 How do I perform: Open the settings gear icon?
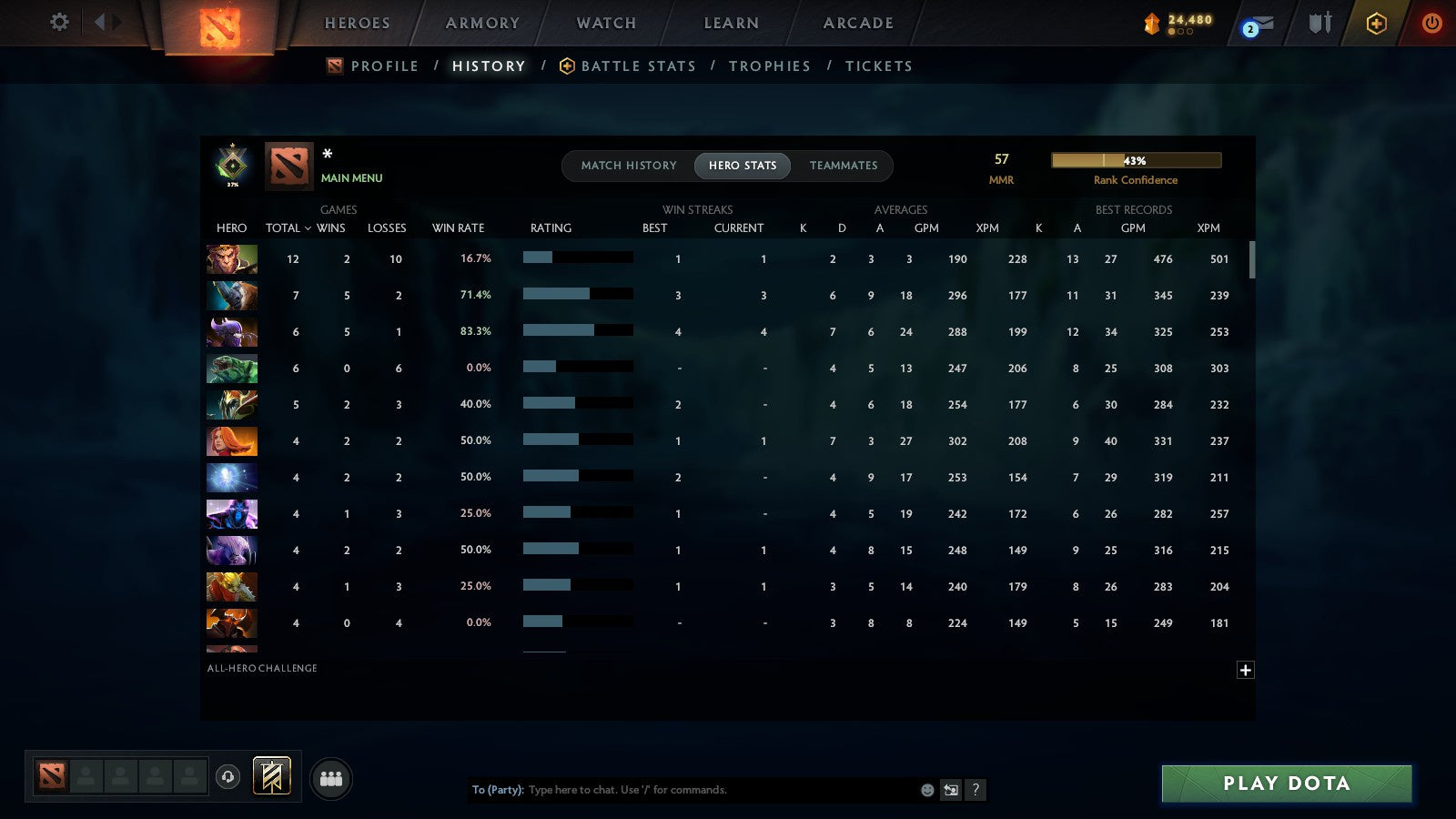coord(59,24)
